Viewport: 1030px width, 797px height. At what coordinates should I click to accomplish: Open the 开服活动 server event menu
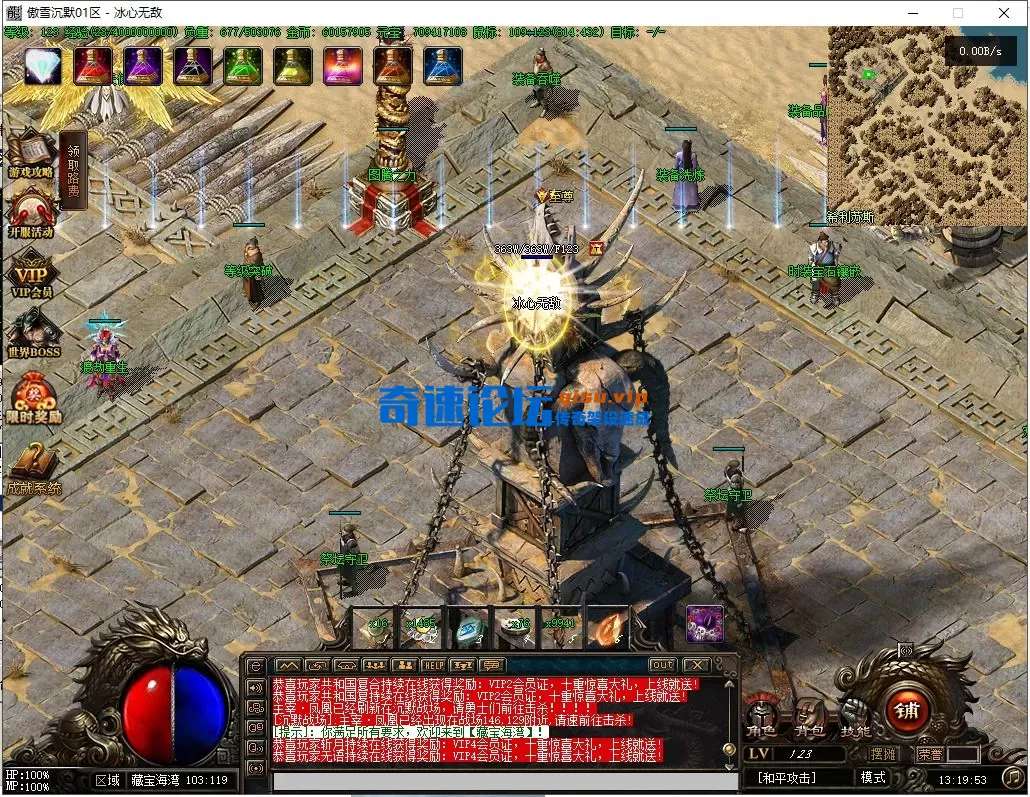[x=30, y=212]
